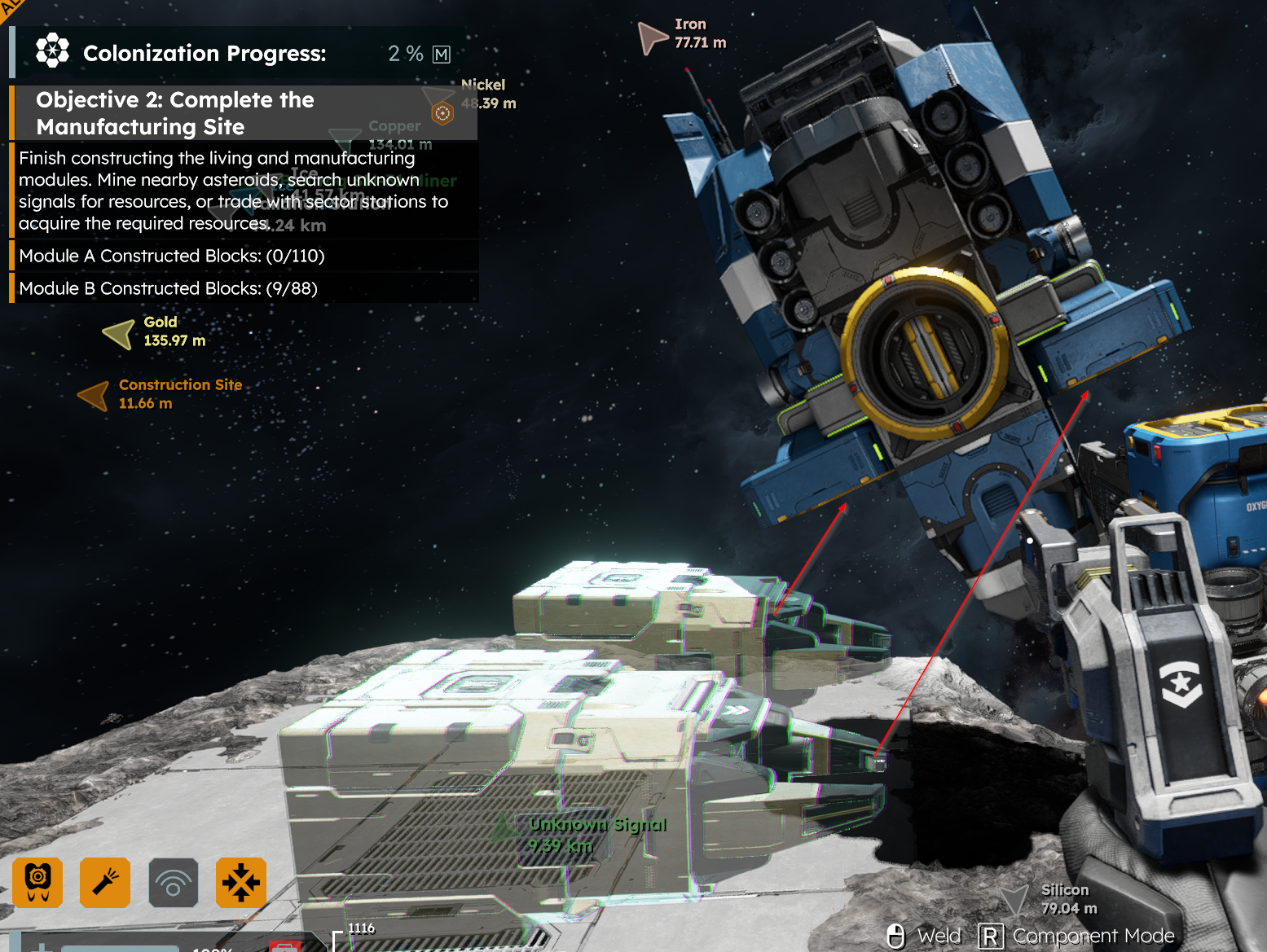Open the Colonization Progress panel header
1267x952 pixels.
point(204,54)
